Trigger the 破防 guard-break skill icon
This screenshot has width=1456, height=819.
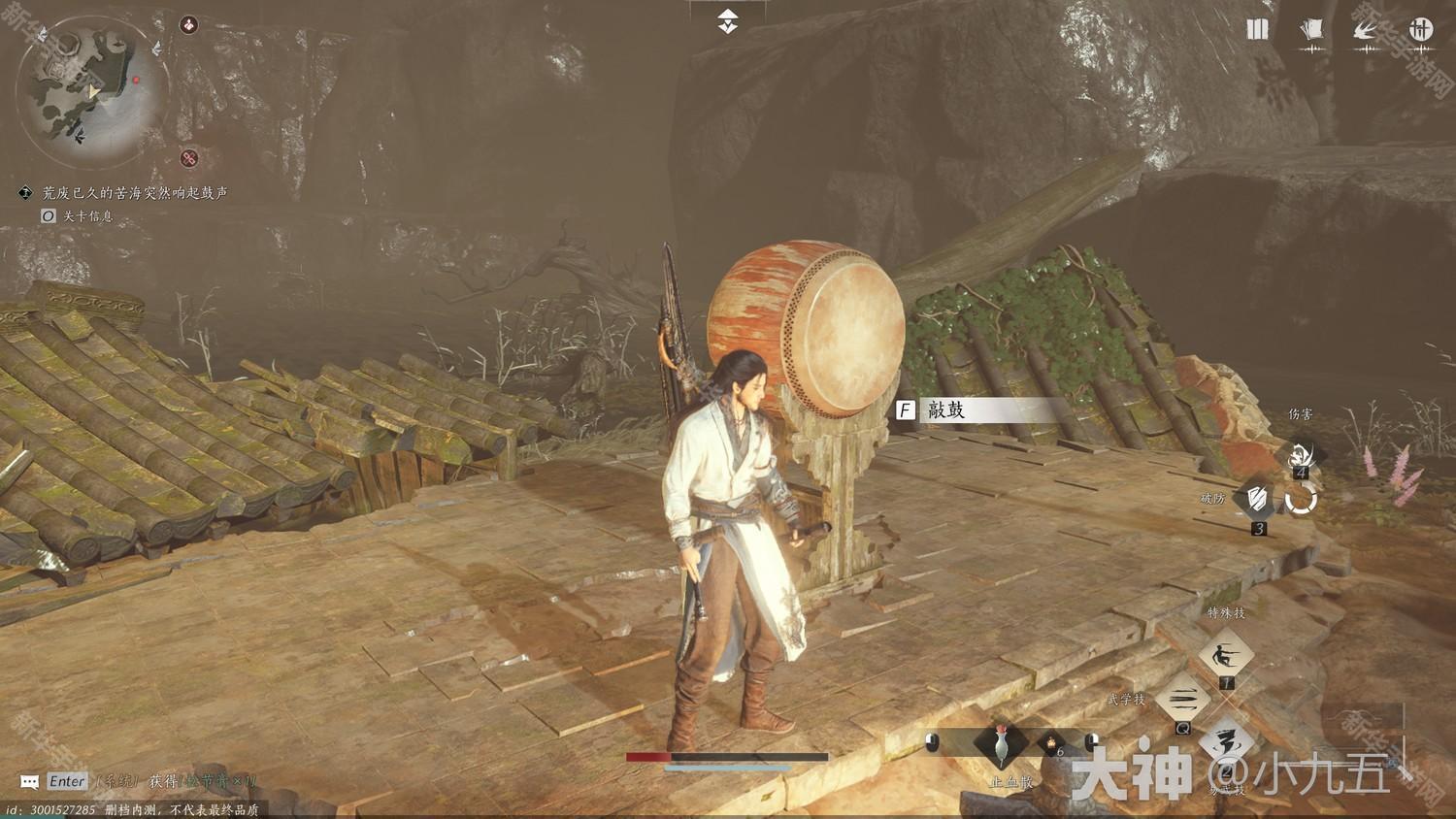point(1258,499)
